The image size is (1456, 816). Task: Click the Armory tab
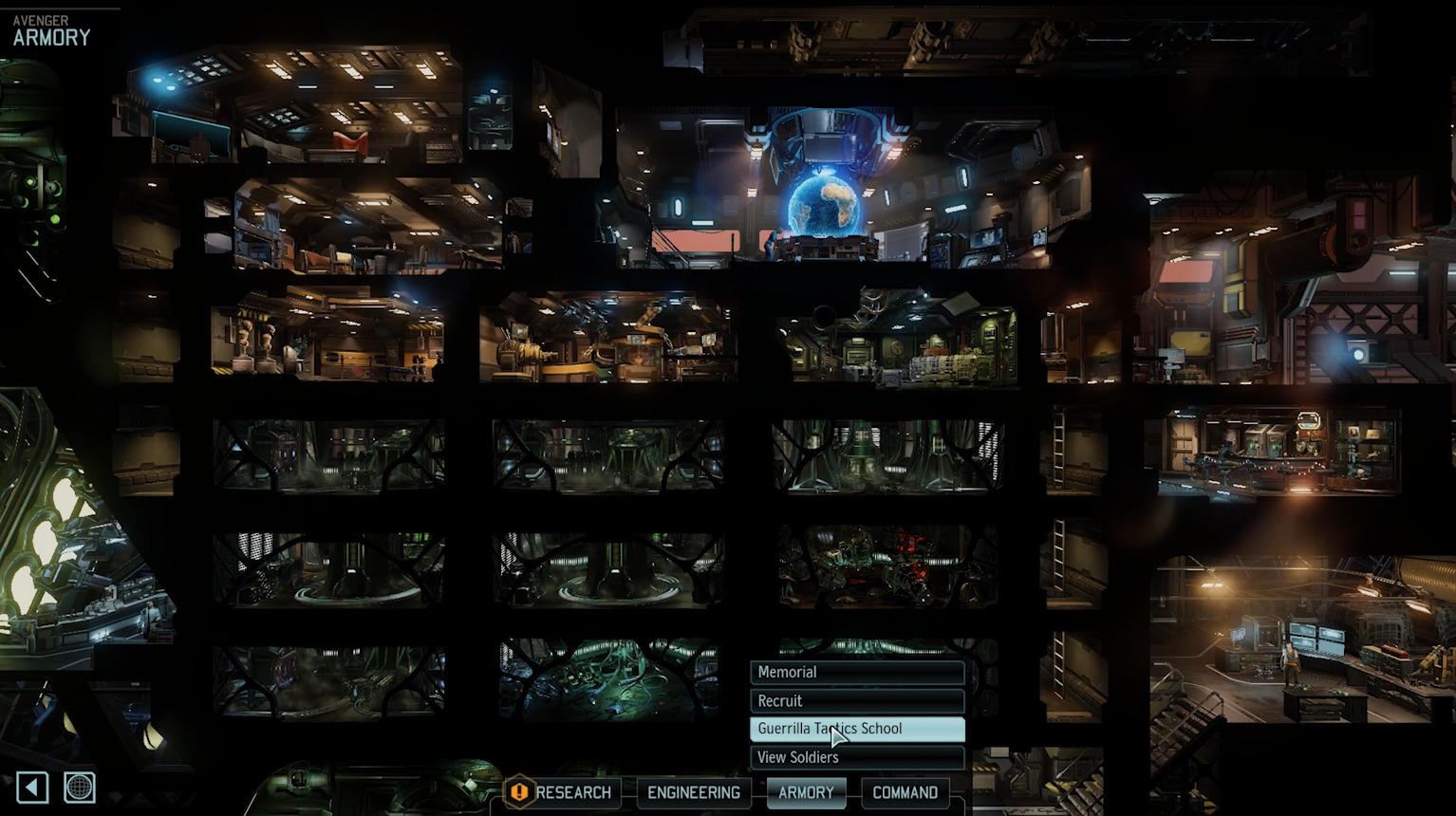(806, 792)
